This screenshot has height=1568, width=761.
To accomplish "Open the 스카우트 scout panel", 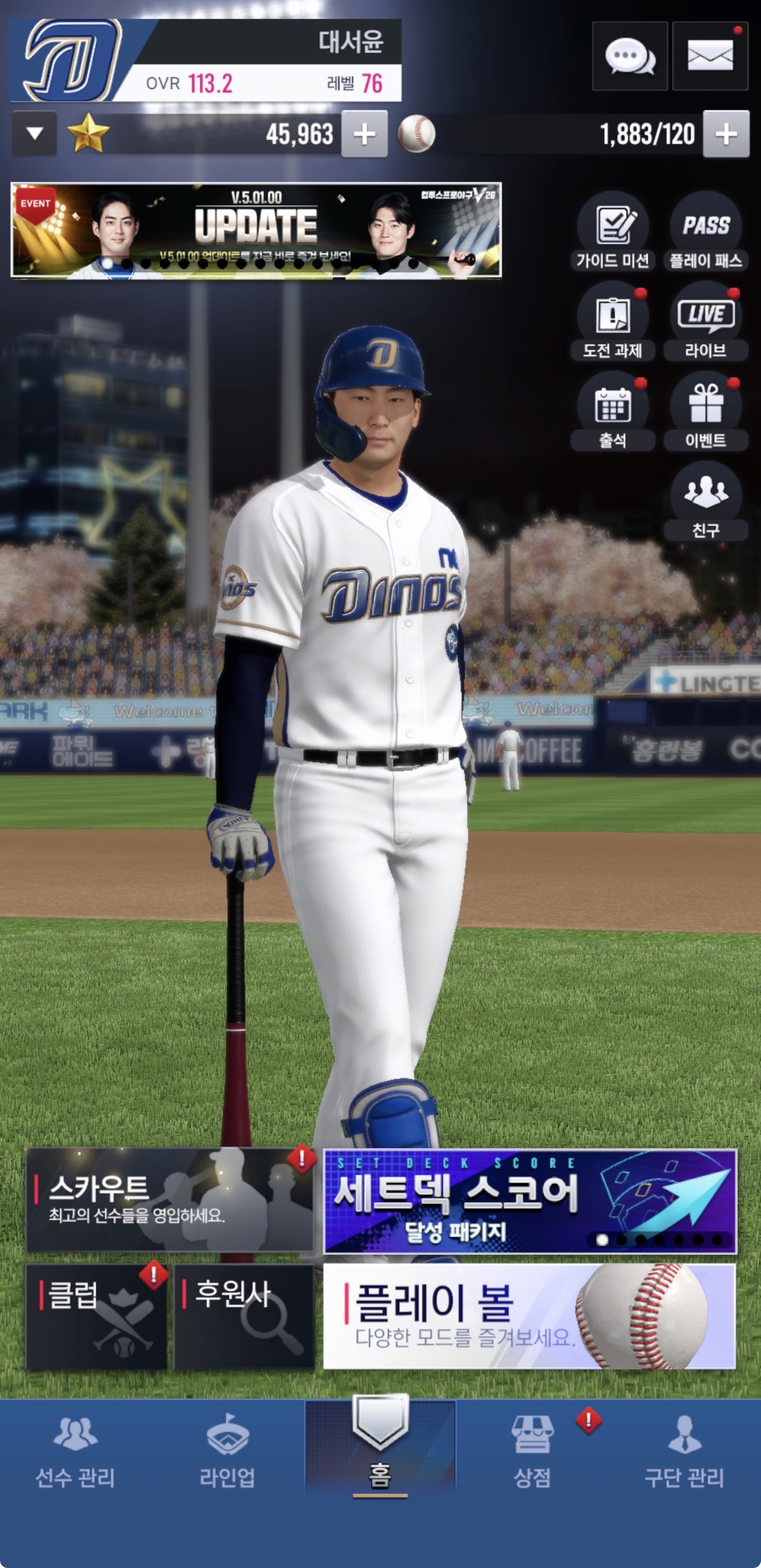I will (x=169, y=1201).
